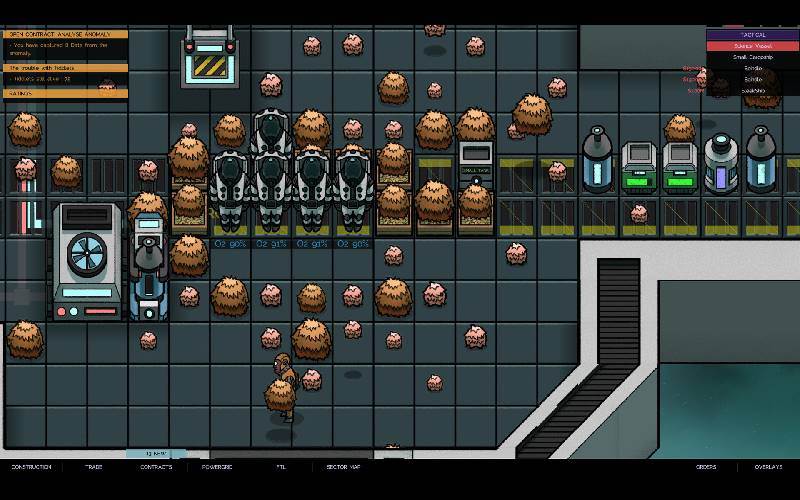Toggle the Overlays menu
Viewport: 800px width, 500px height.
768,467
